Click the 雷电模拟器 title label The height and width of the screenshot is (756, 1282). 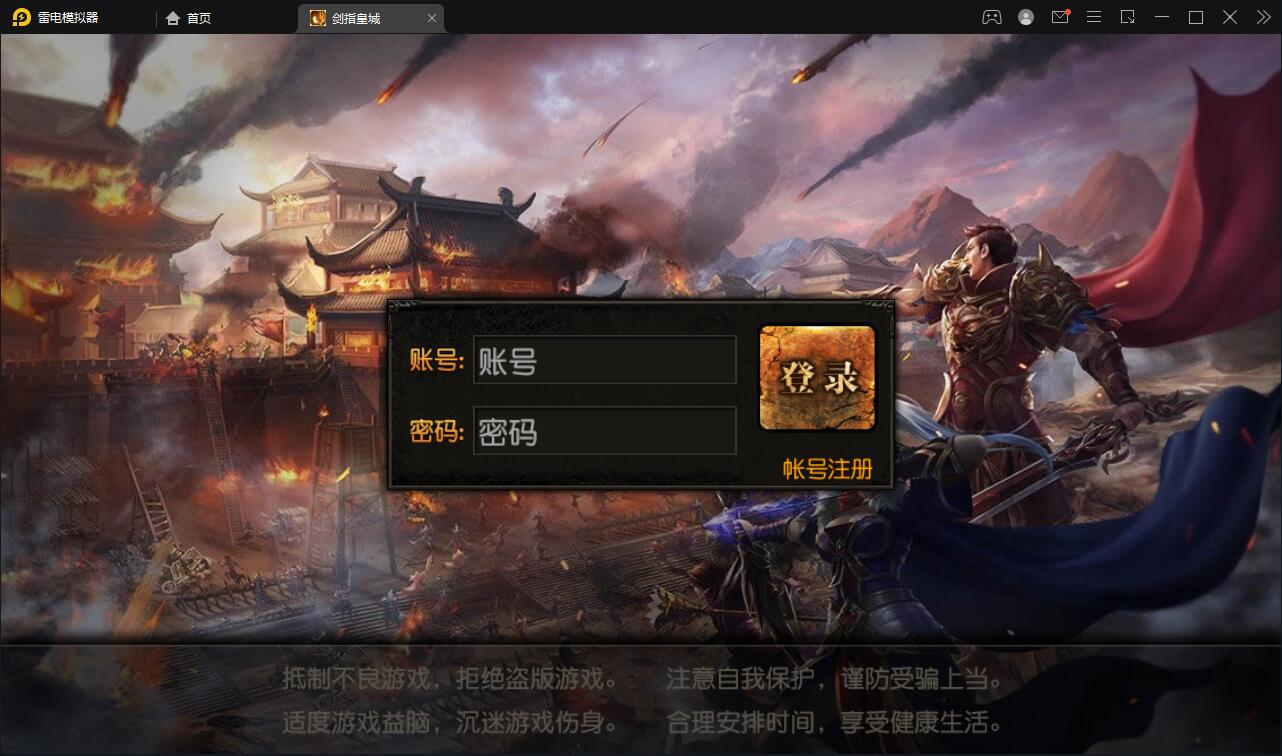tap(70, 17)
